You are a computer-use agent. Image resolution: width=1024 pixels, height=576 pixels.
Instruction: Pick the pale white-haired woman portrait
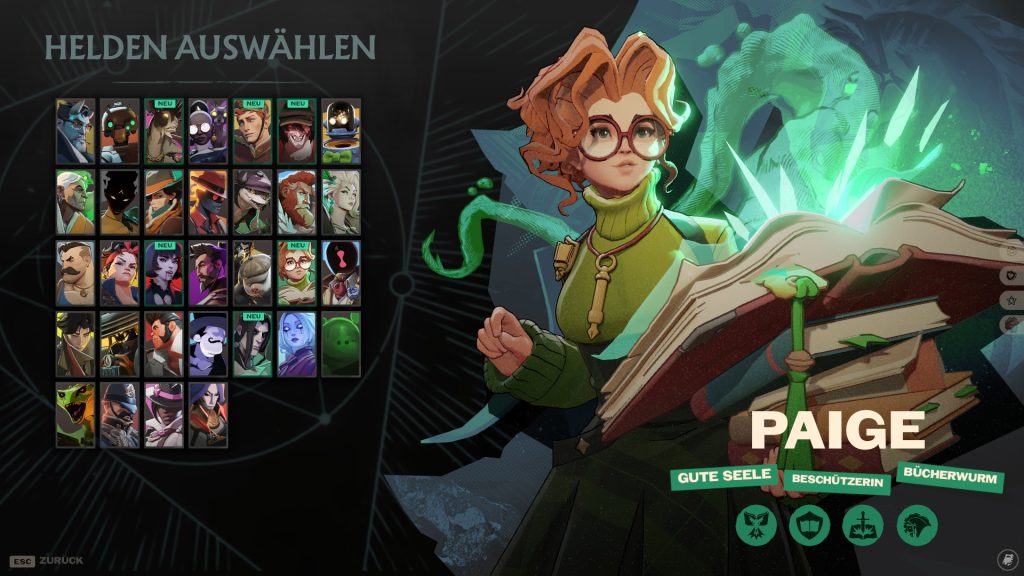pyautogui.click(x=341, y=202)
